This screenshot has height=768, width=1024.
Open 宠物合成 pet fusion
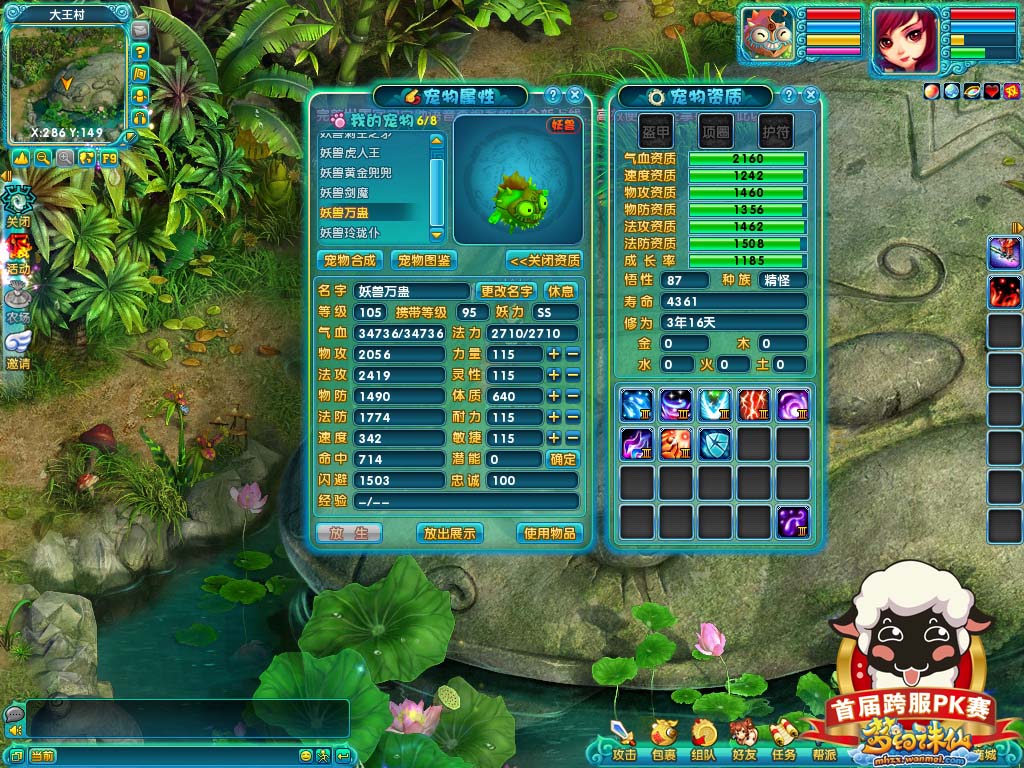point(350,260)
